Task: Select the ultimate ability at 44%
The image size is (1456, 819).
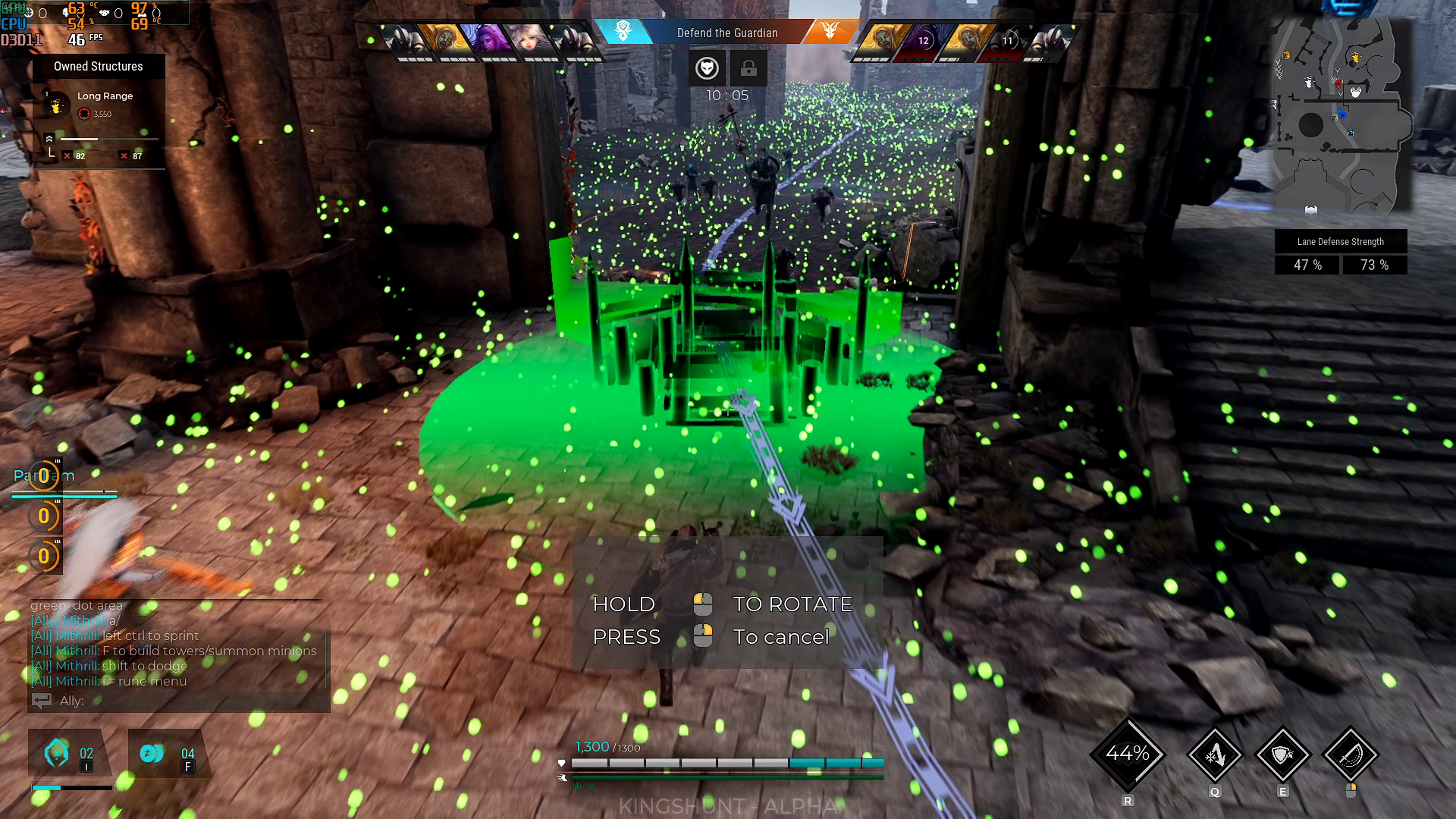Action: tap(1128, 754)
